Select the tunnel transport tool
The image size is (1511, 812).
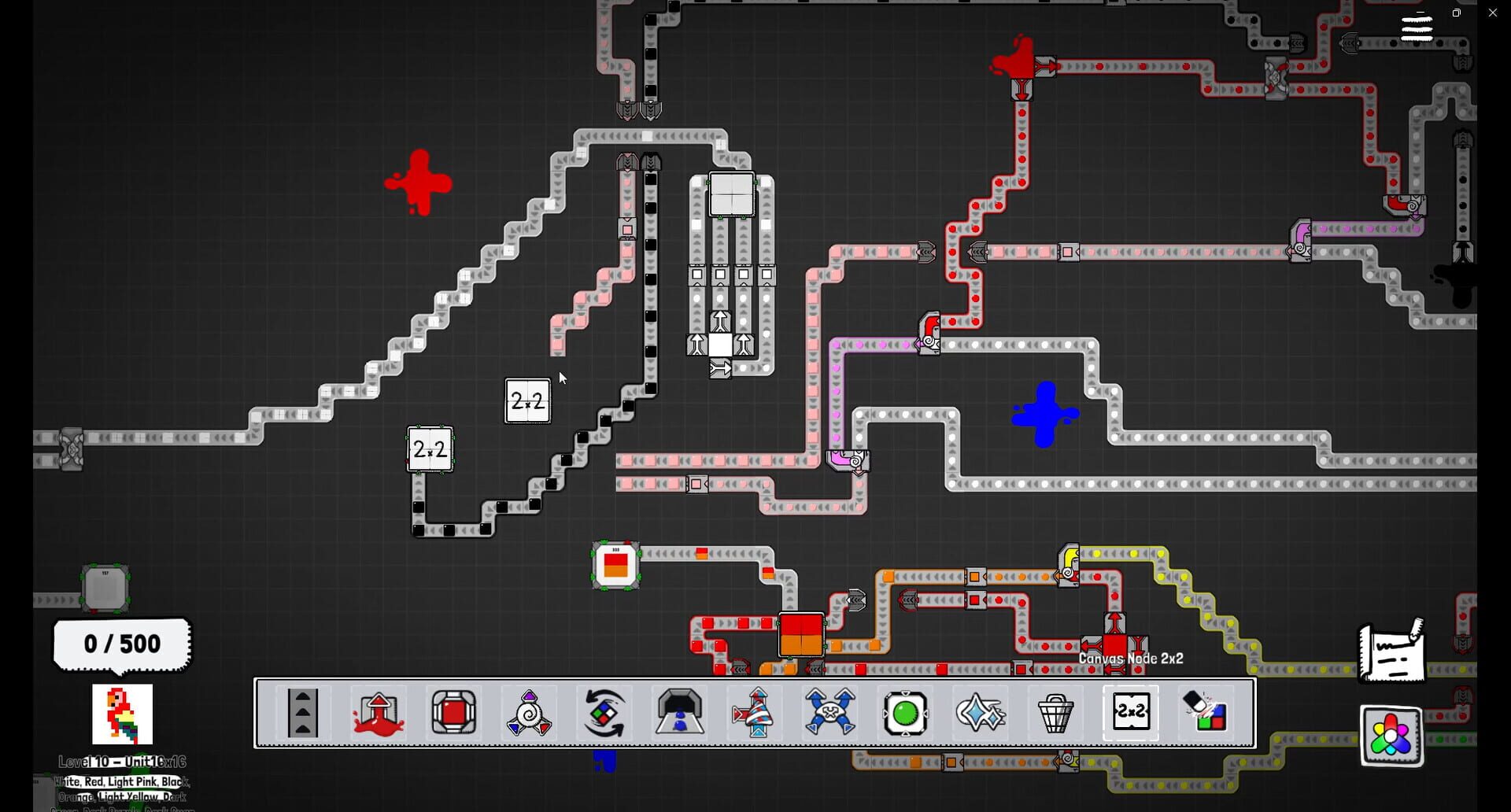click(680, 713)
